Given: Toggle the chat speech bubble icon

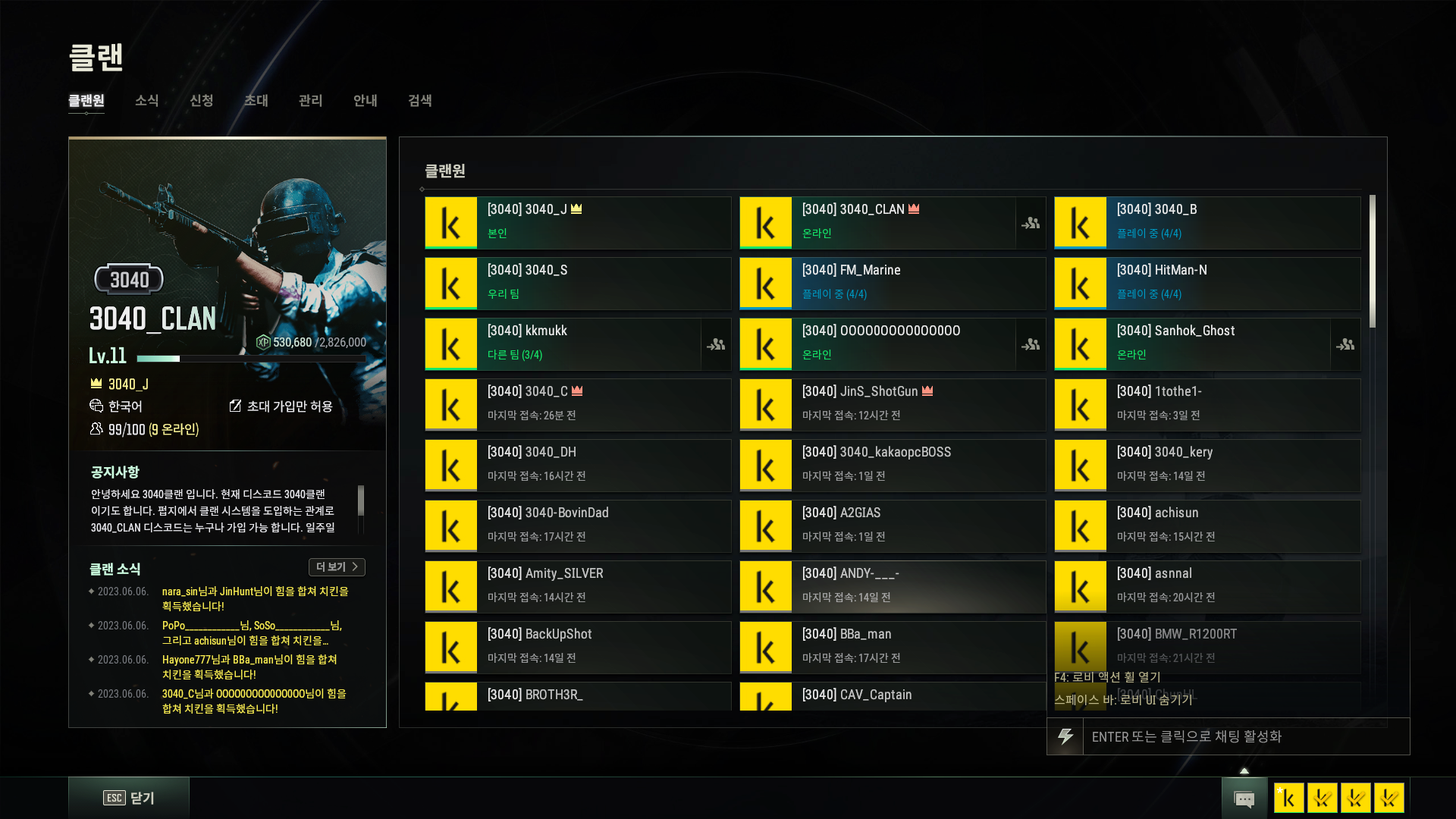Looking at the screenshot, I should click(x=1244, y=799).
